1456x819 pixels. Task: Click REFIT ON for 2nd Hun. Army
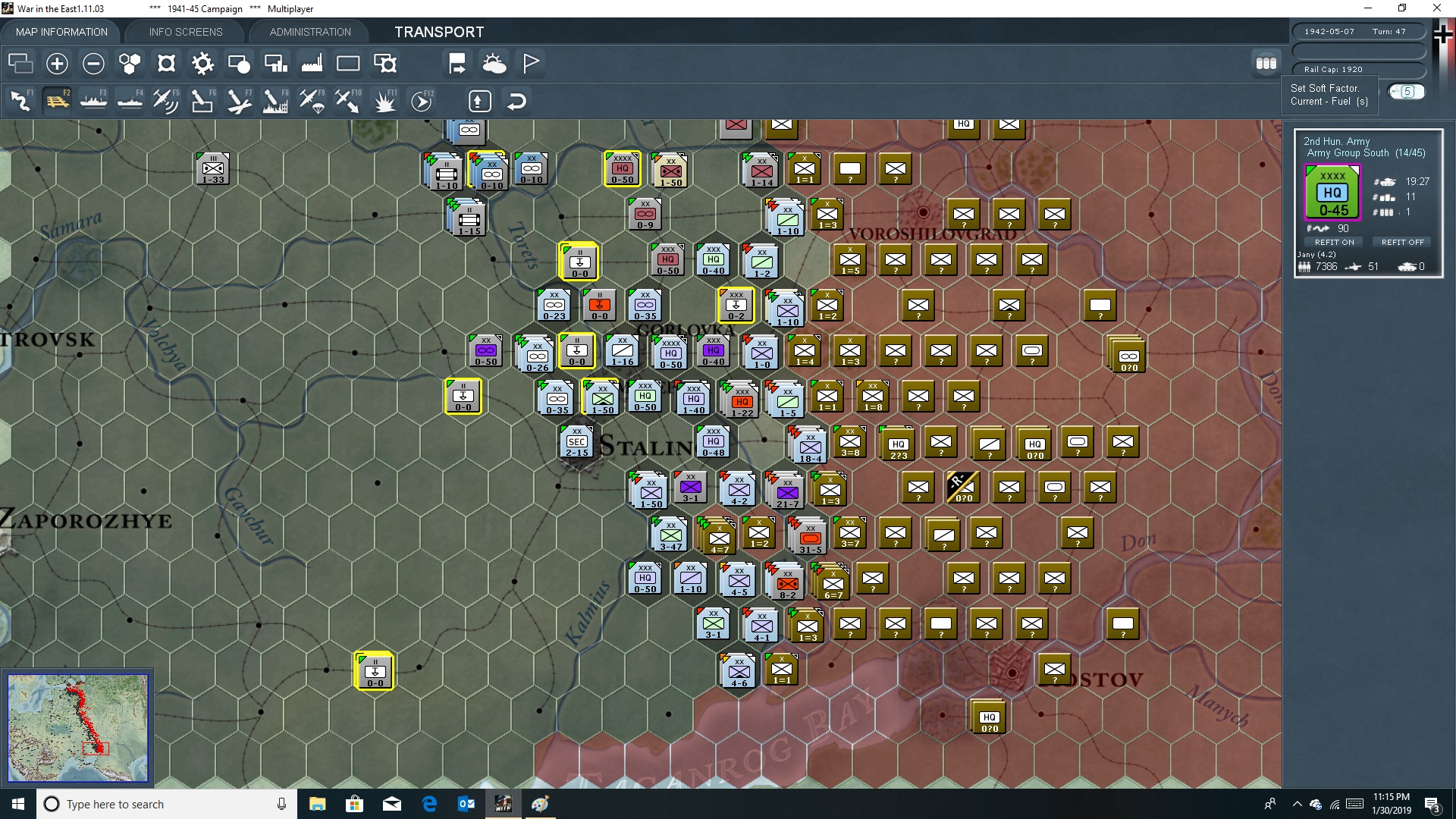pyautogui.click(x=1334, y=242)
